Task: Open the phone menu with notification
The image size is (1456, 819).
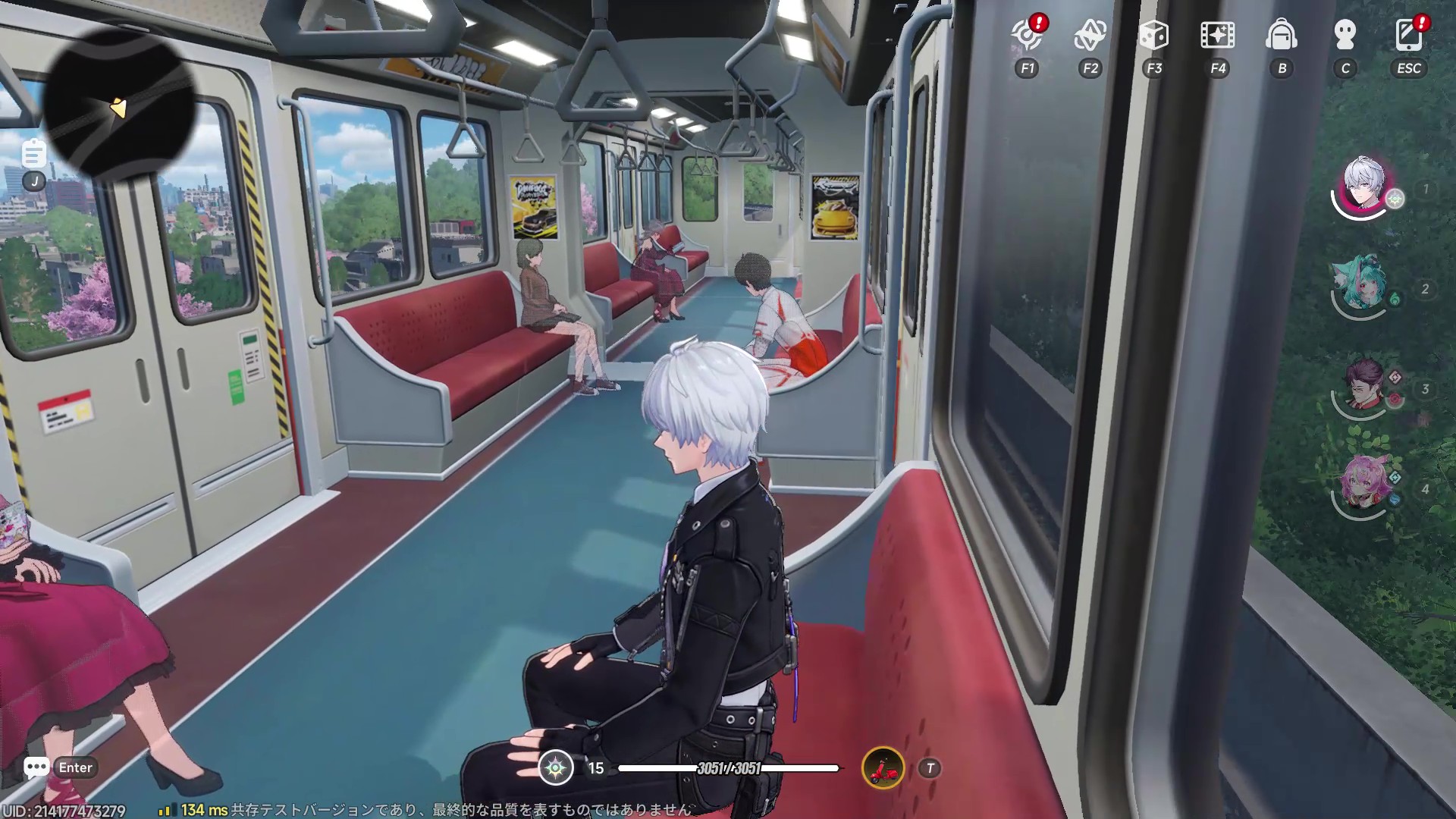Action: (1409, 36)
